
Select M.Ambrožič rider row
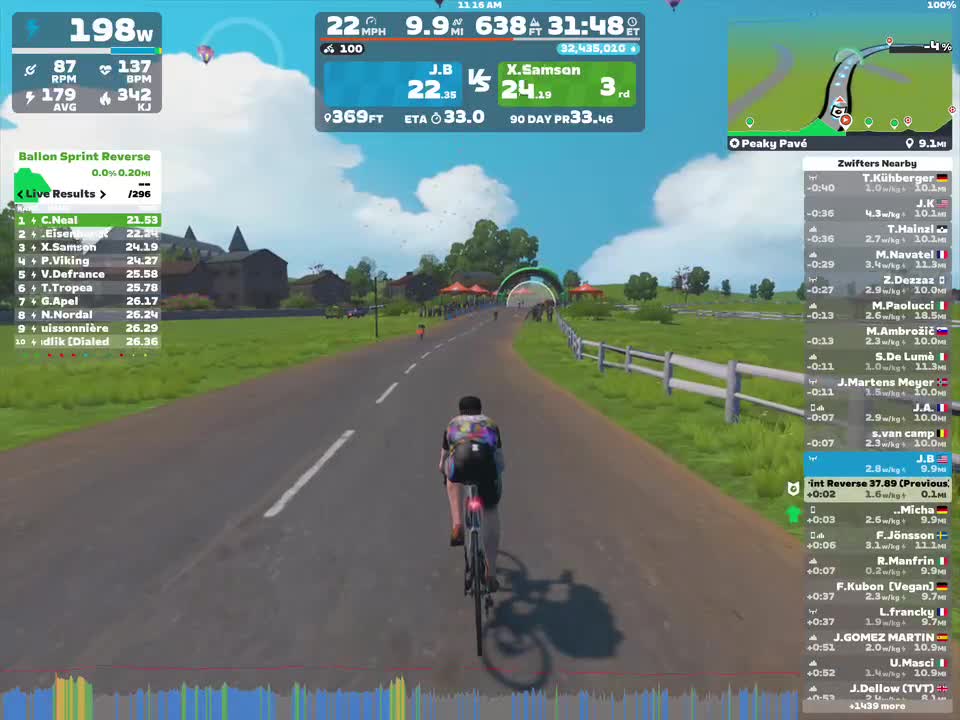click(x=877, y=336)
